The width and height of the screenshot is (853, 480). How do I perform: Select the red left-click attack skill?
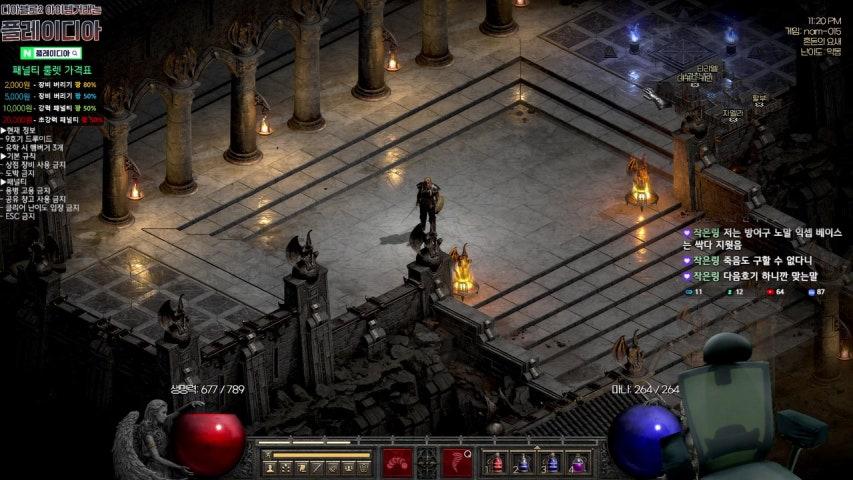click(396, 462)
